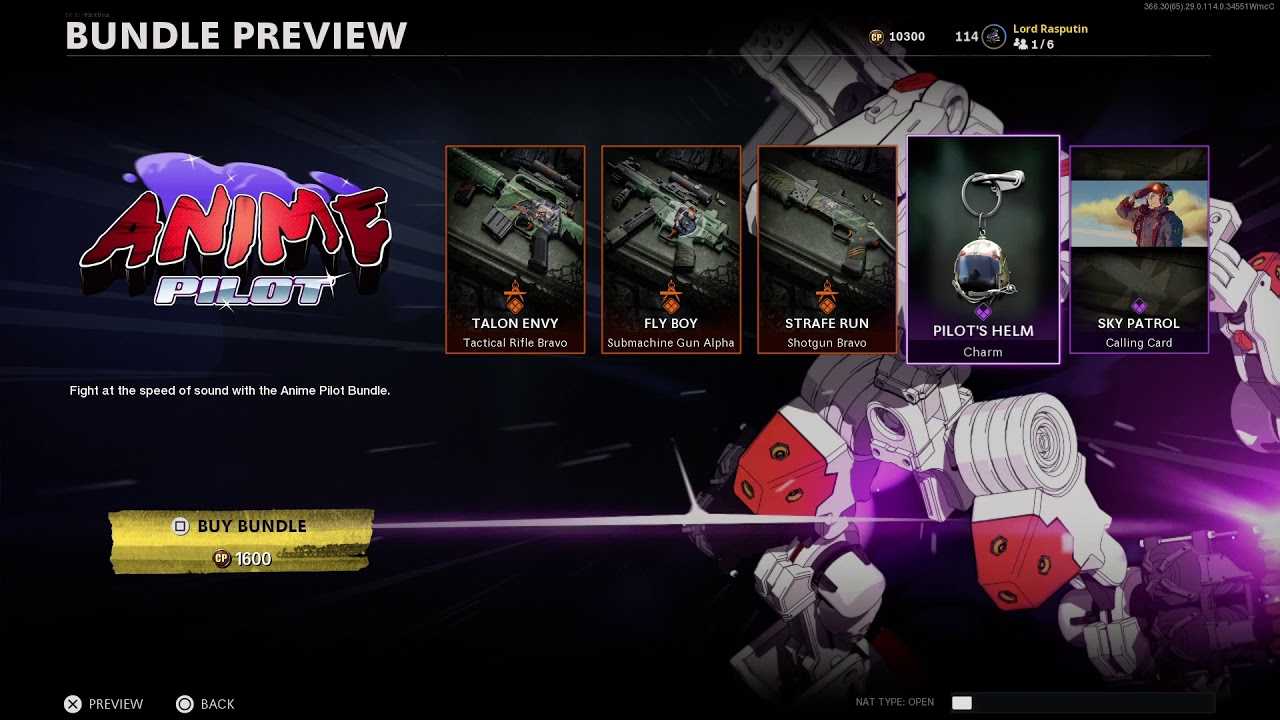Image resolution: width=1280 pixels, height=720 pixels.
Task: Open the Sky Patrol calling card
Action: [1139, 249]
